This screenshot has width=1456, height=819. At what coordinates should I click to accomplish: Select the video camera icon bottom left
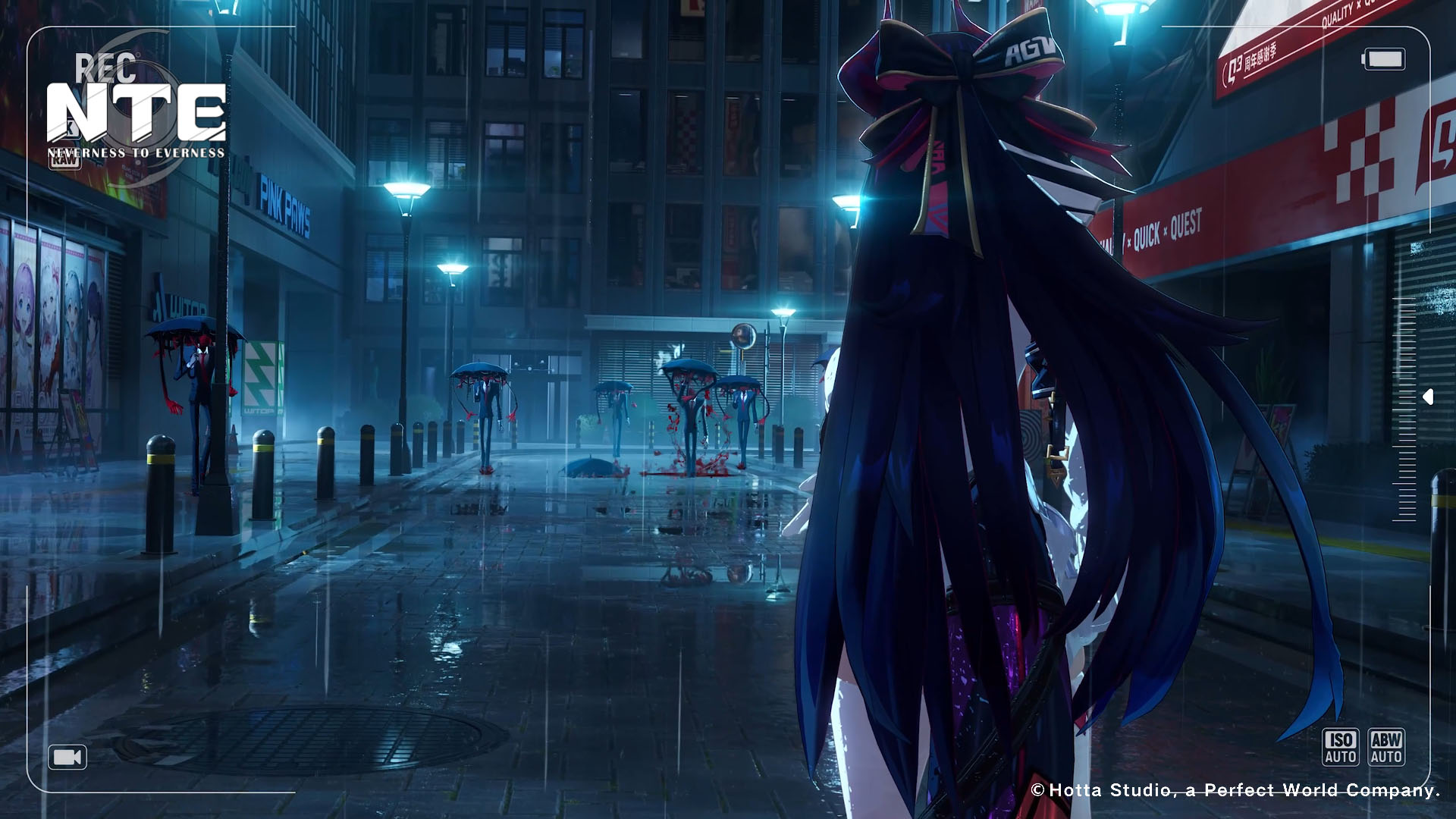click(x=67, y=757)
